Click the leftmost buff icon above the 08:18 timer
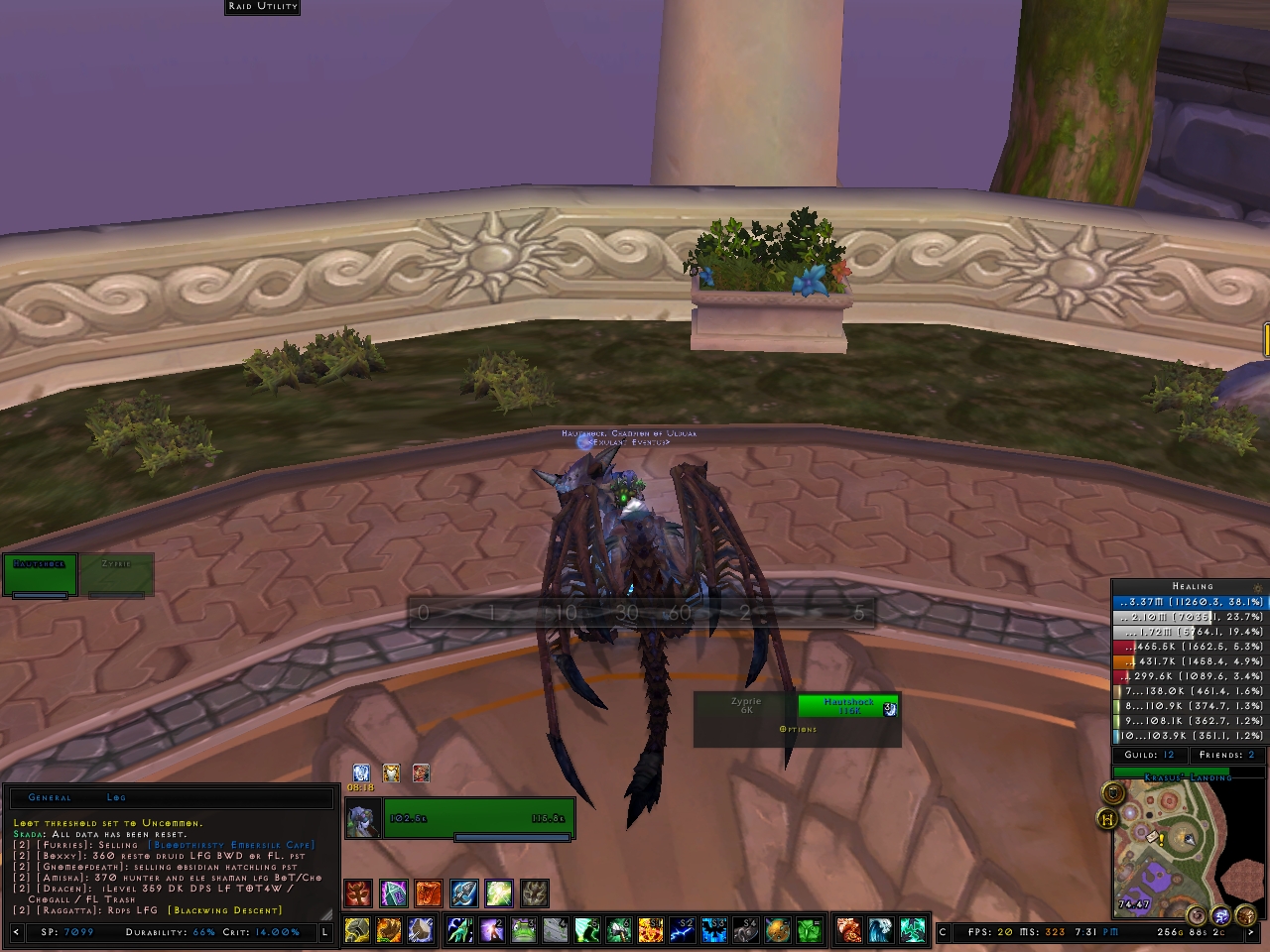The width and height of the screenshot is (1270, 952). 361,773
